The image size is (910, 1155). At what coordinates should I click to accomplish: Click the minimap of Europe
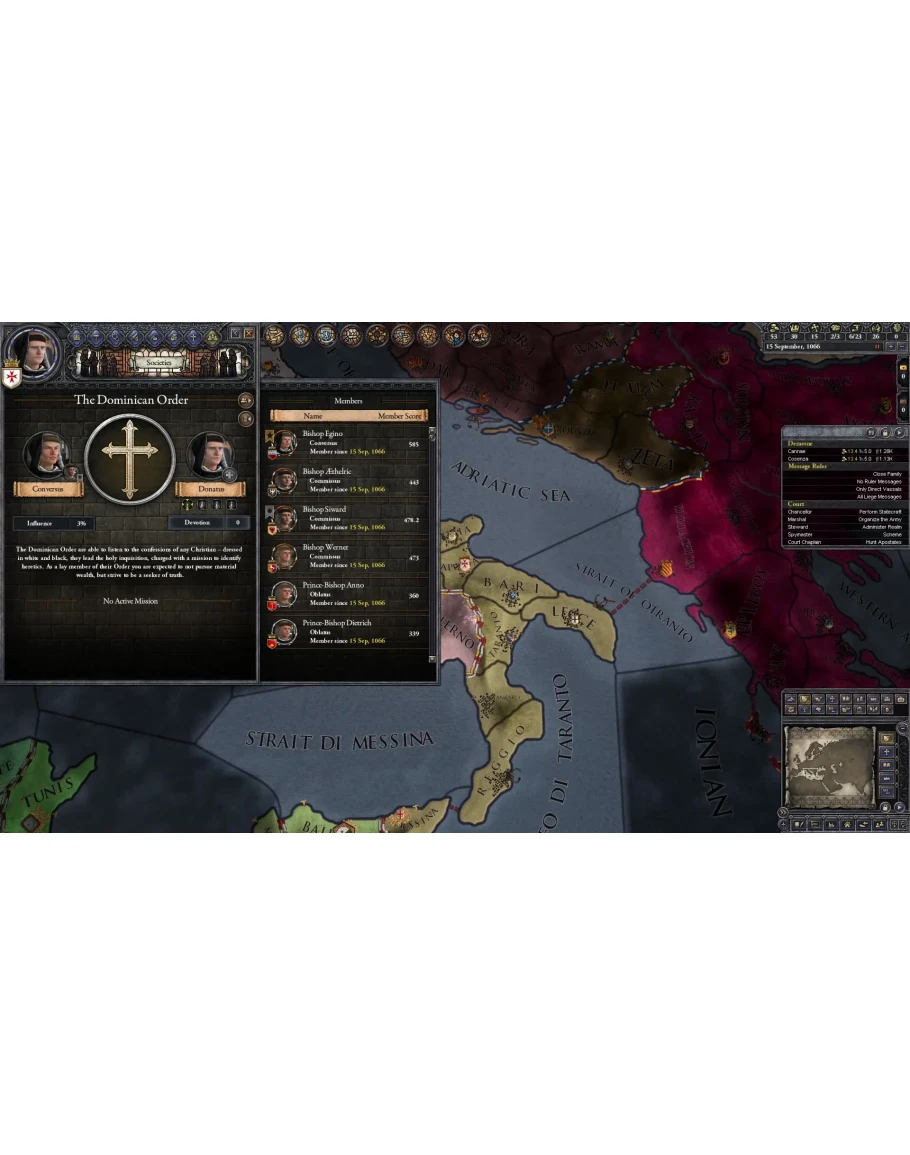coord(828,767)
